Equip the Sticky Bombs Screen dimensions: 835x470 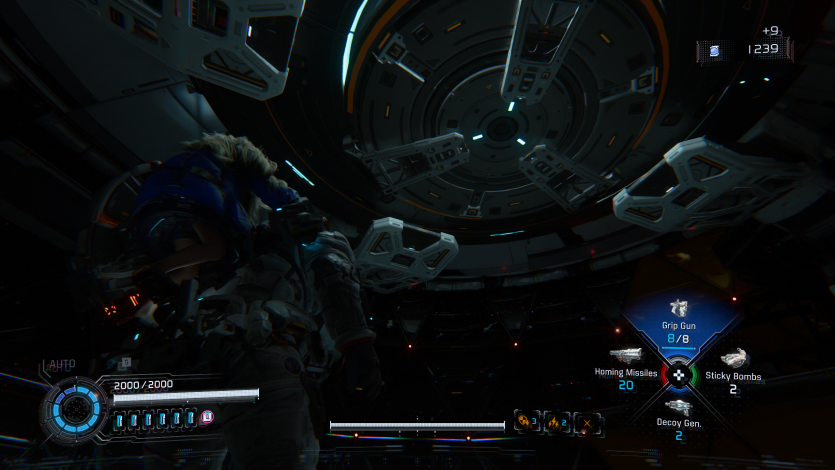(x=733, y=366)
